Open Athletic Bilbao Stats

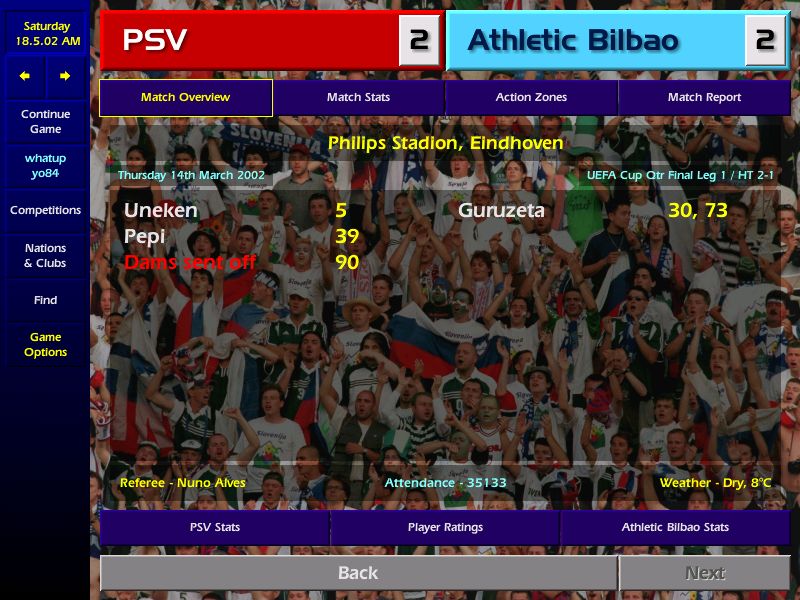click(x=675, y=527)
